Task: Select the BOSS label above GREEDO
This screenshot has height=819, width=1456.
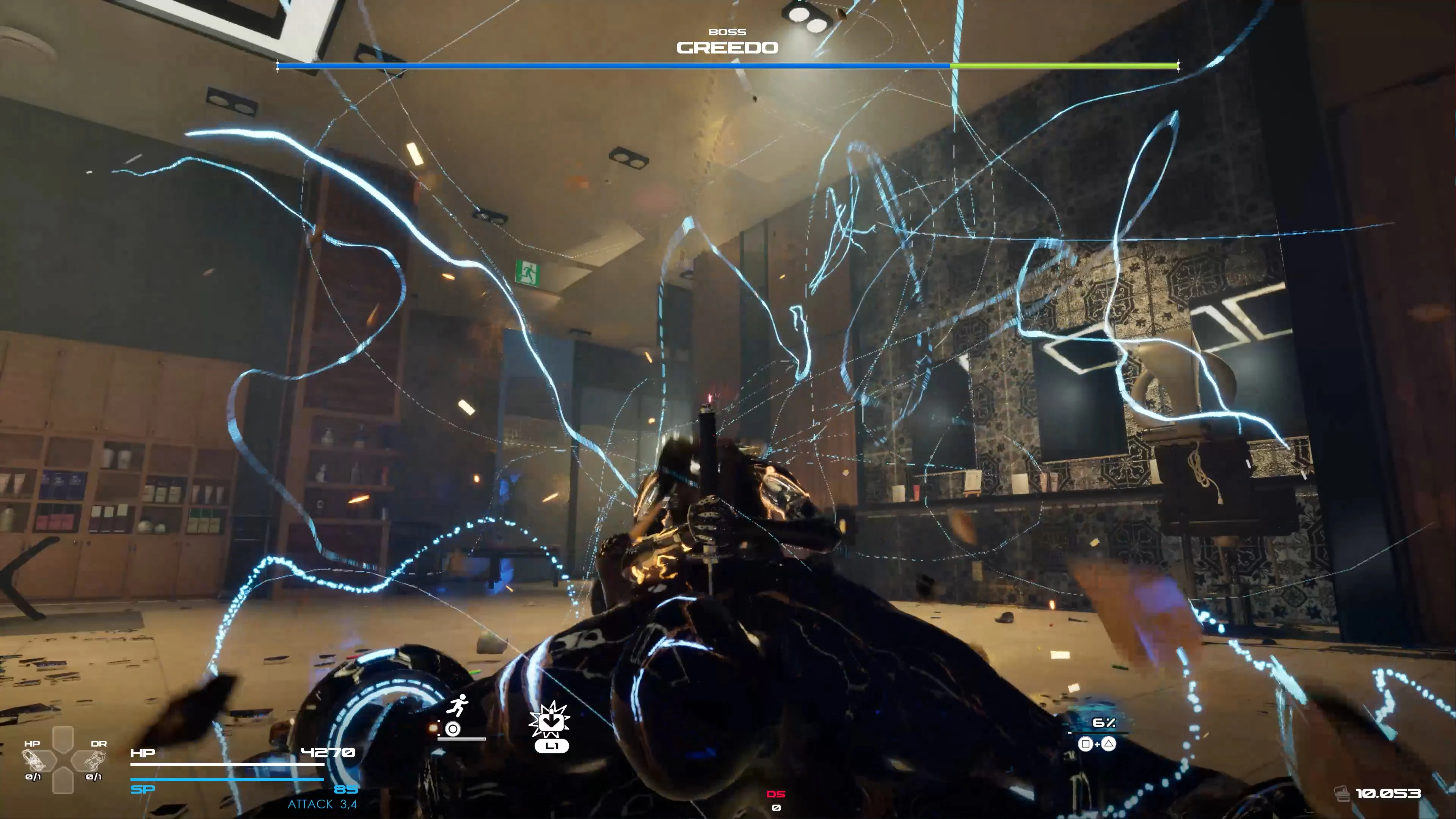Action: 728,31
